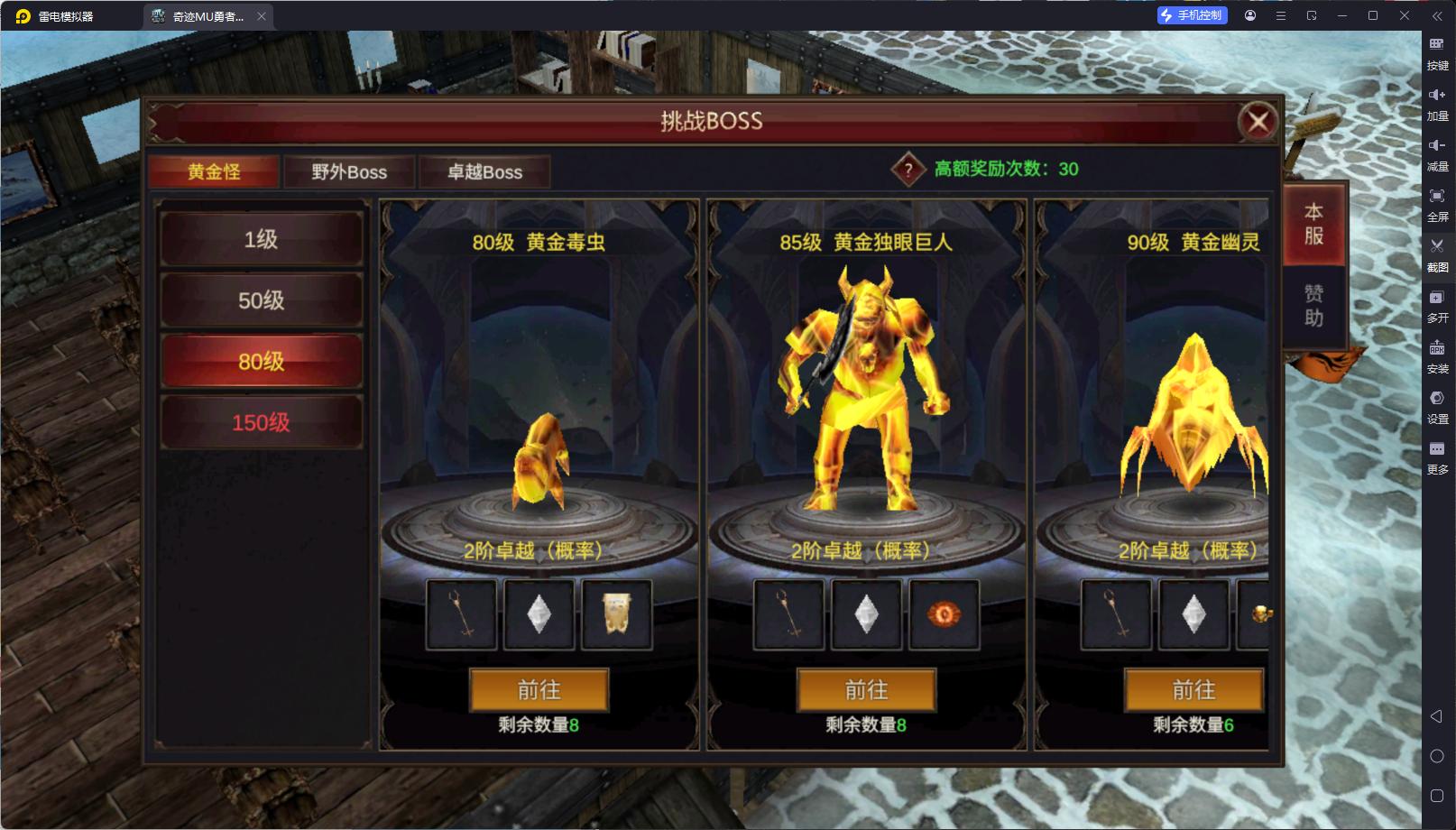Open the 野外Boss tab
The width and height of the screenshot is (1456, 830).
tap(349, 171)
